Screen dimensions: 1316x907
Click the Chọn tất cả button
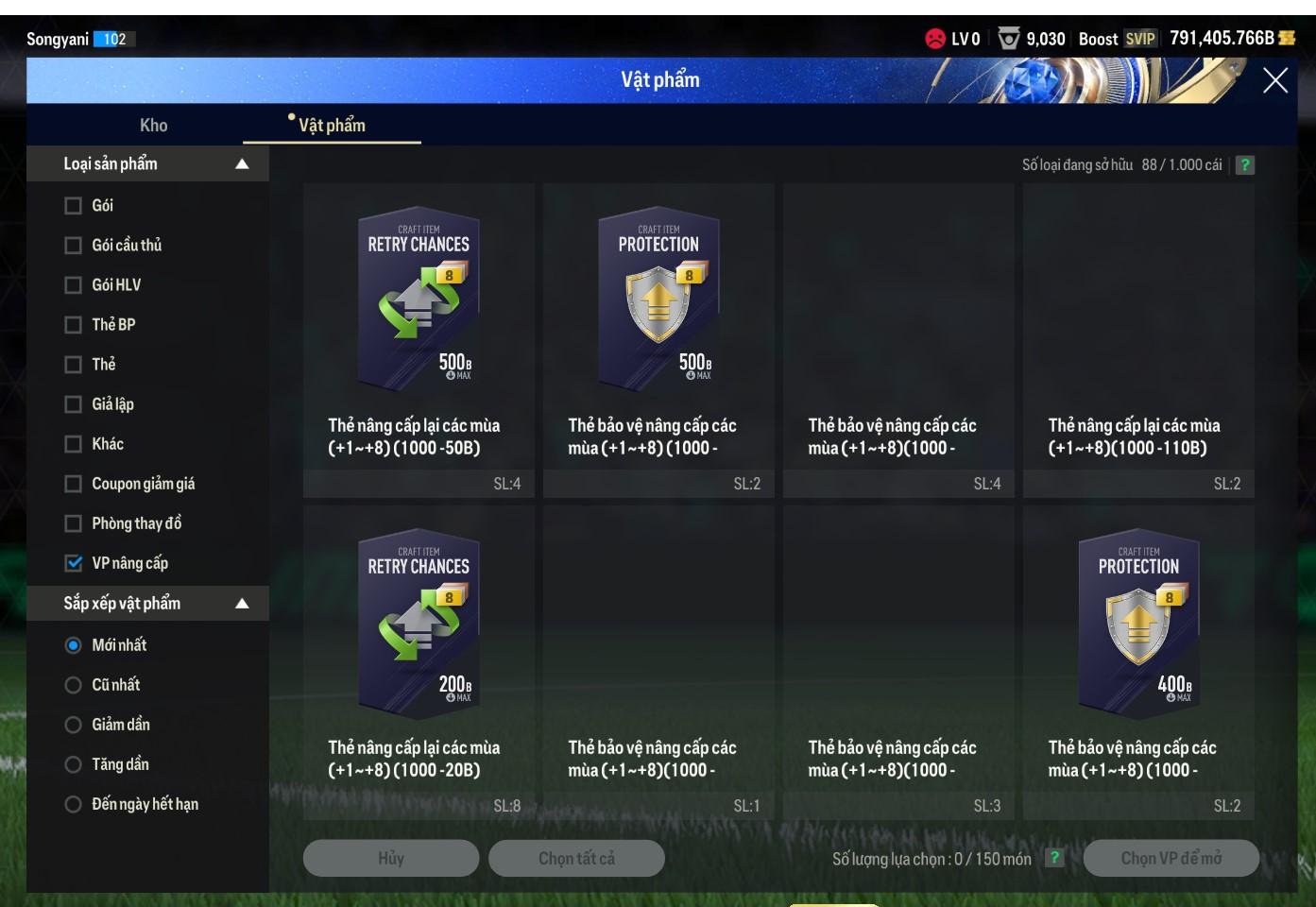point(576,858)
